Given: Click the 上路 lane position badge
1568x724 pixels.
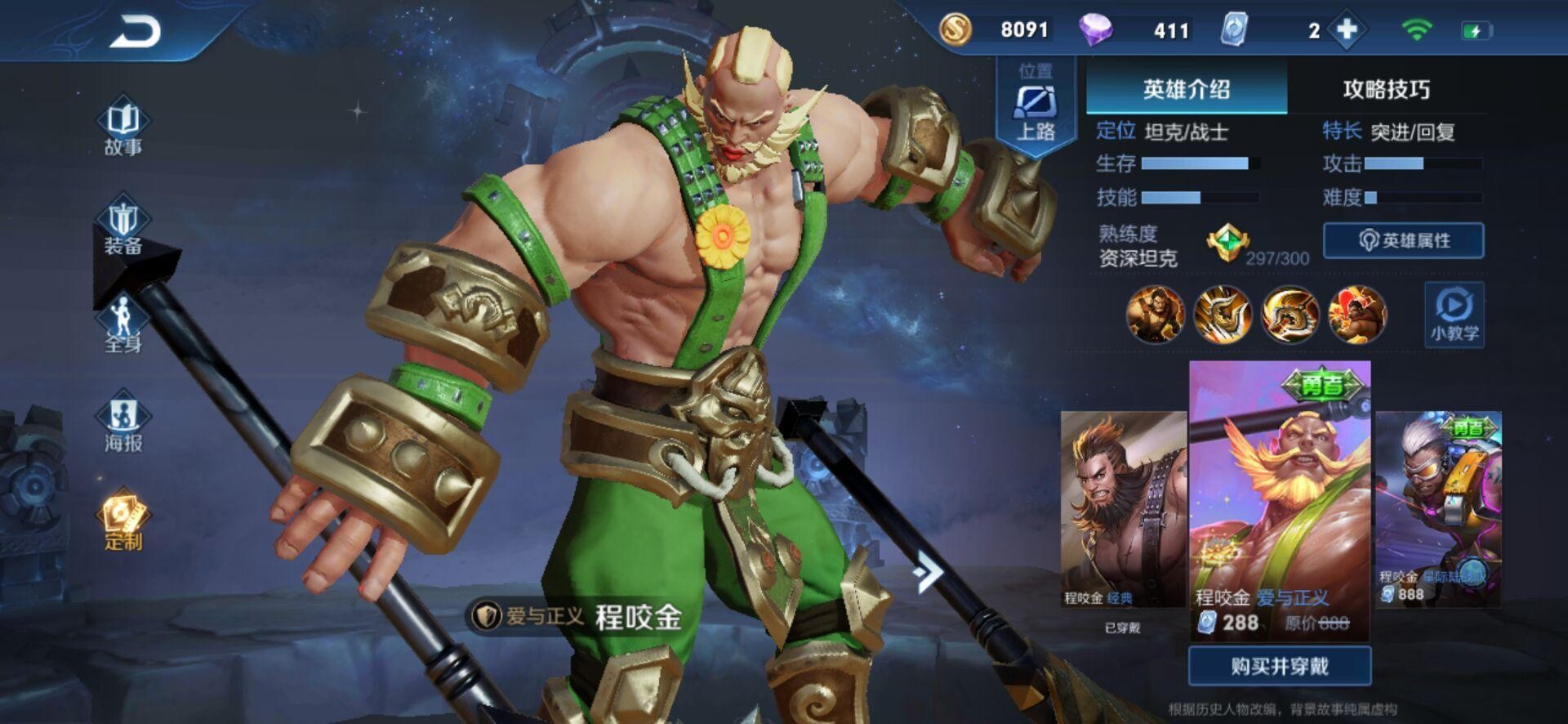Looking at the screenshot, I should [1036, 110].
